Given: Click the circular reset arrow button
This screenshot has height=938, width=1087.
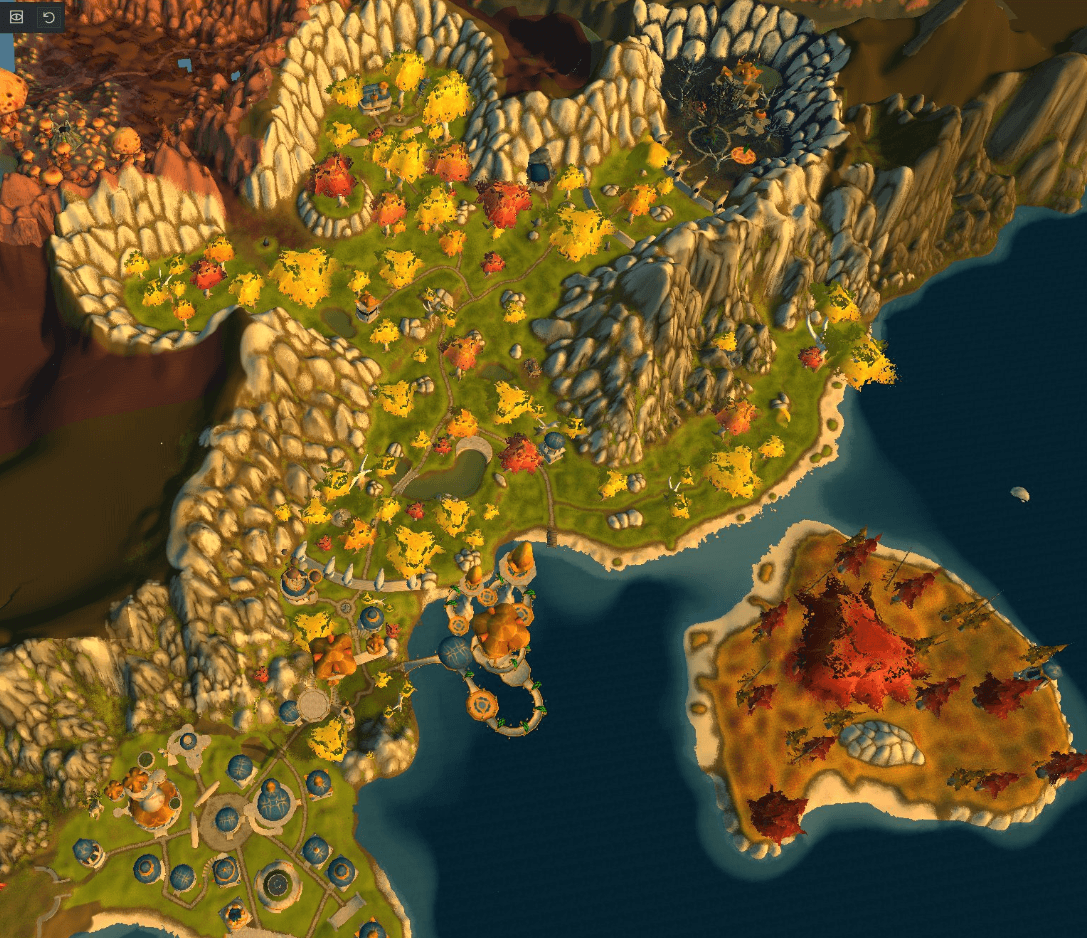Looking at the screenshot, I should pyautogui.click(x=48, y=17).
